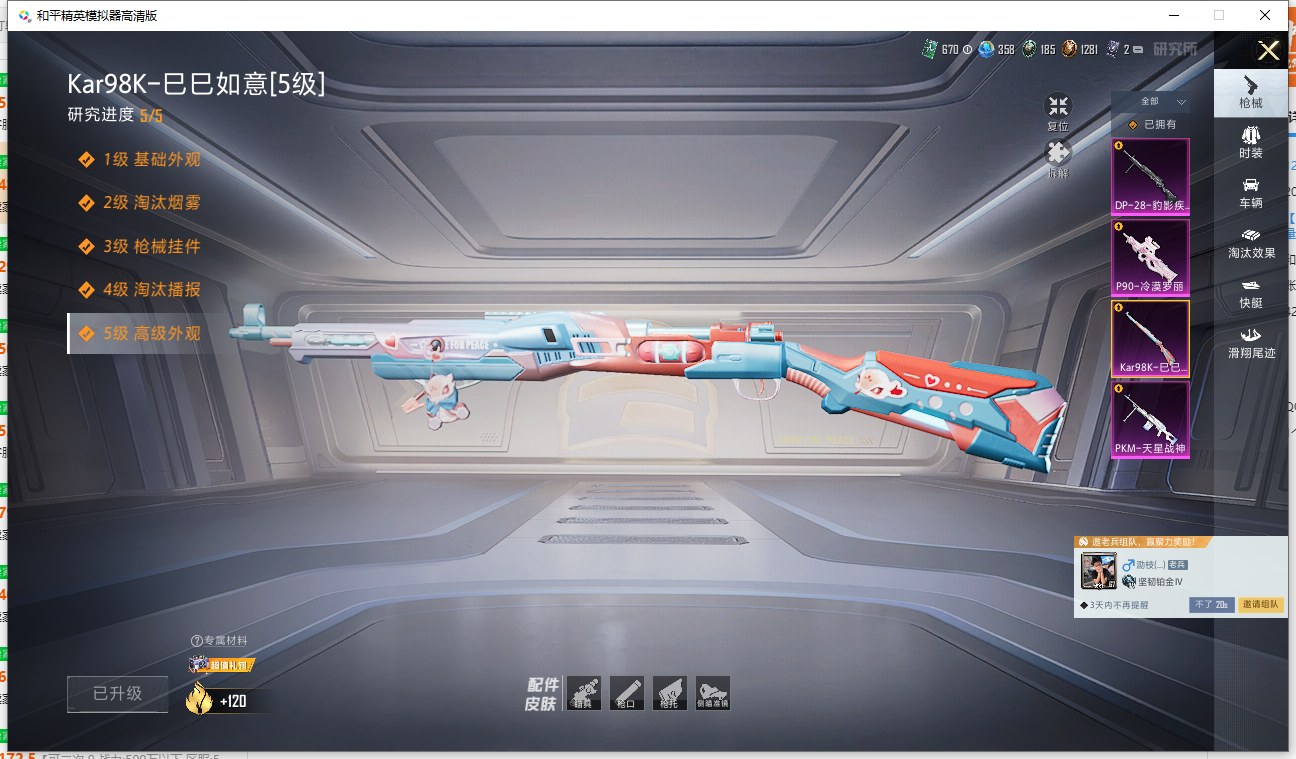Switch to the 淘汰效果 tab
The width and height of the screenshot is (1296, 759).
pos(1250,242)
